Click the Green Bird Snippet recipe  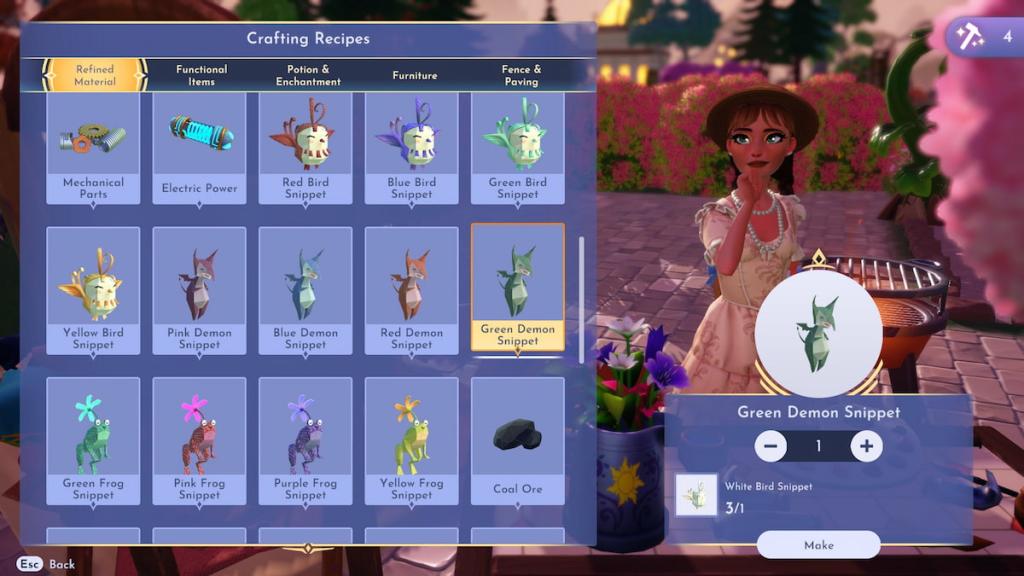pyautogui.click(x=518, y=148)
